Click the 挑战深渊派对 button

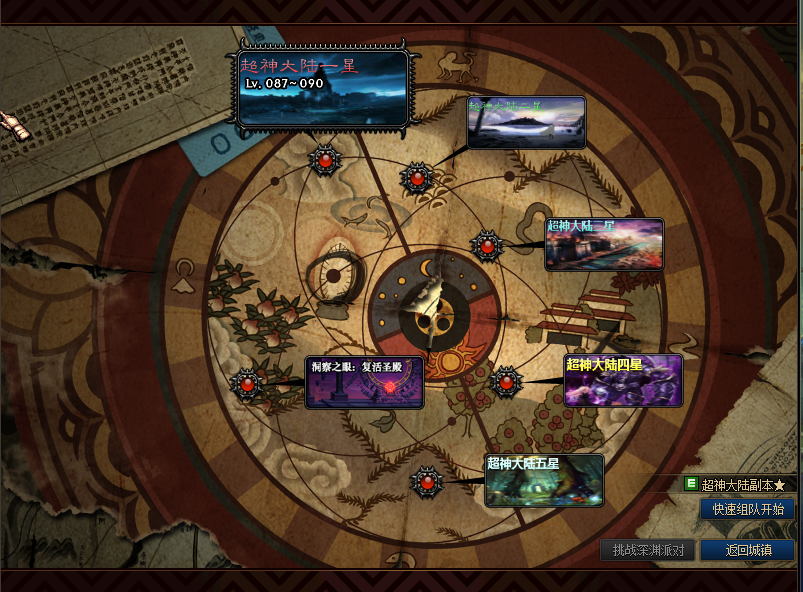647,549
